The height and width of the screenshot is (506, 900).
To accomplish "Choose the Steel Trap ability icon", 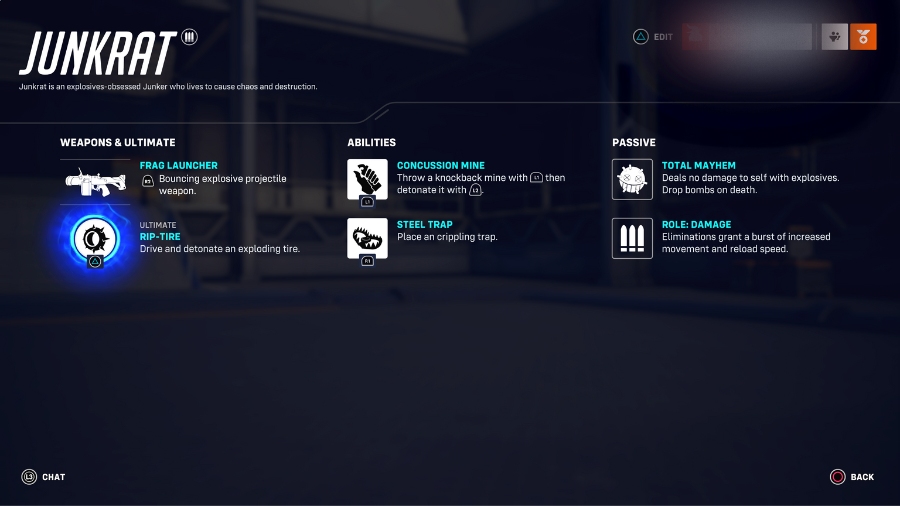I will pyautogui.click(x=367, y=238).
